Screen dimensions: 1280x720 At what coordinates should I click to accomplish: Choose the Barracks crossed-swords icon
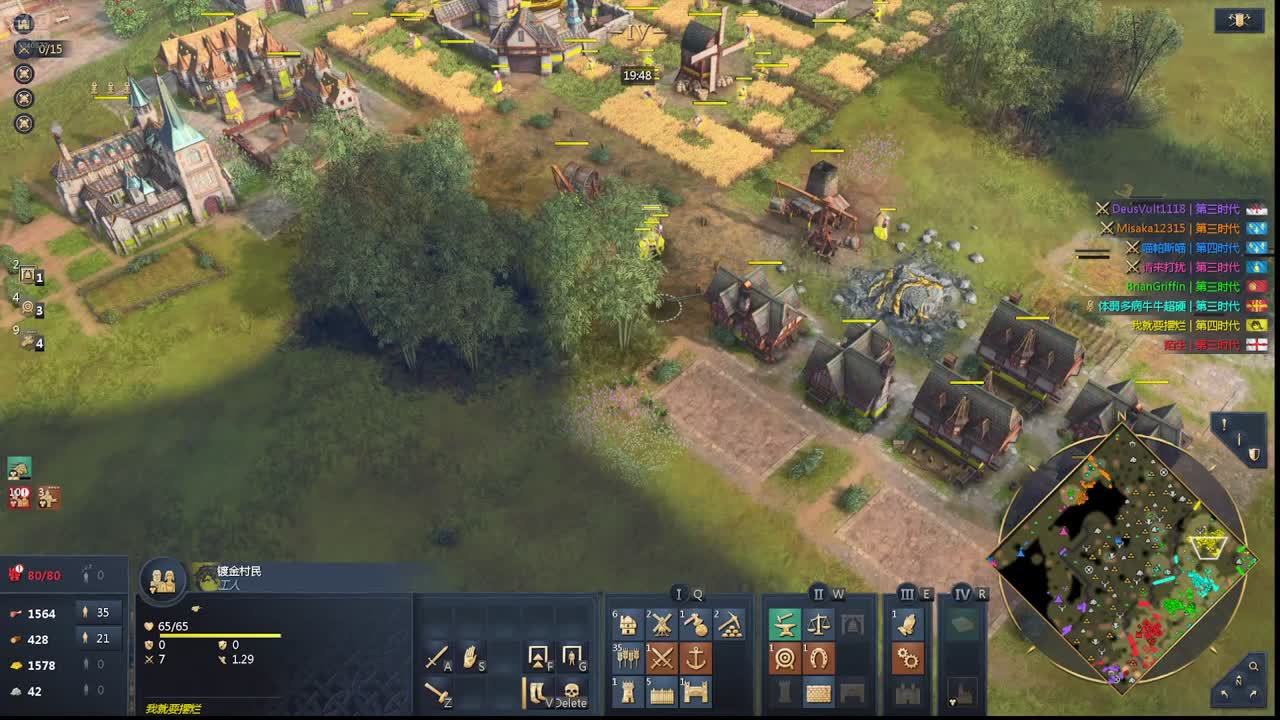coord(661,658)
